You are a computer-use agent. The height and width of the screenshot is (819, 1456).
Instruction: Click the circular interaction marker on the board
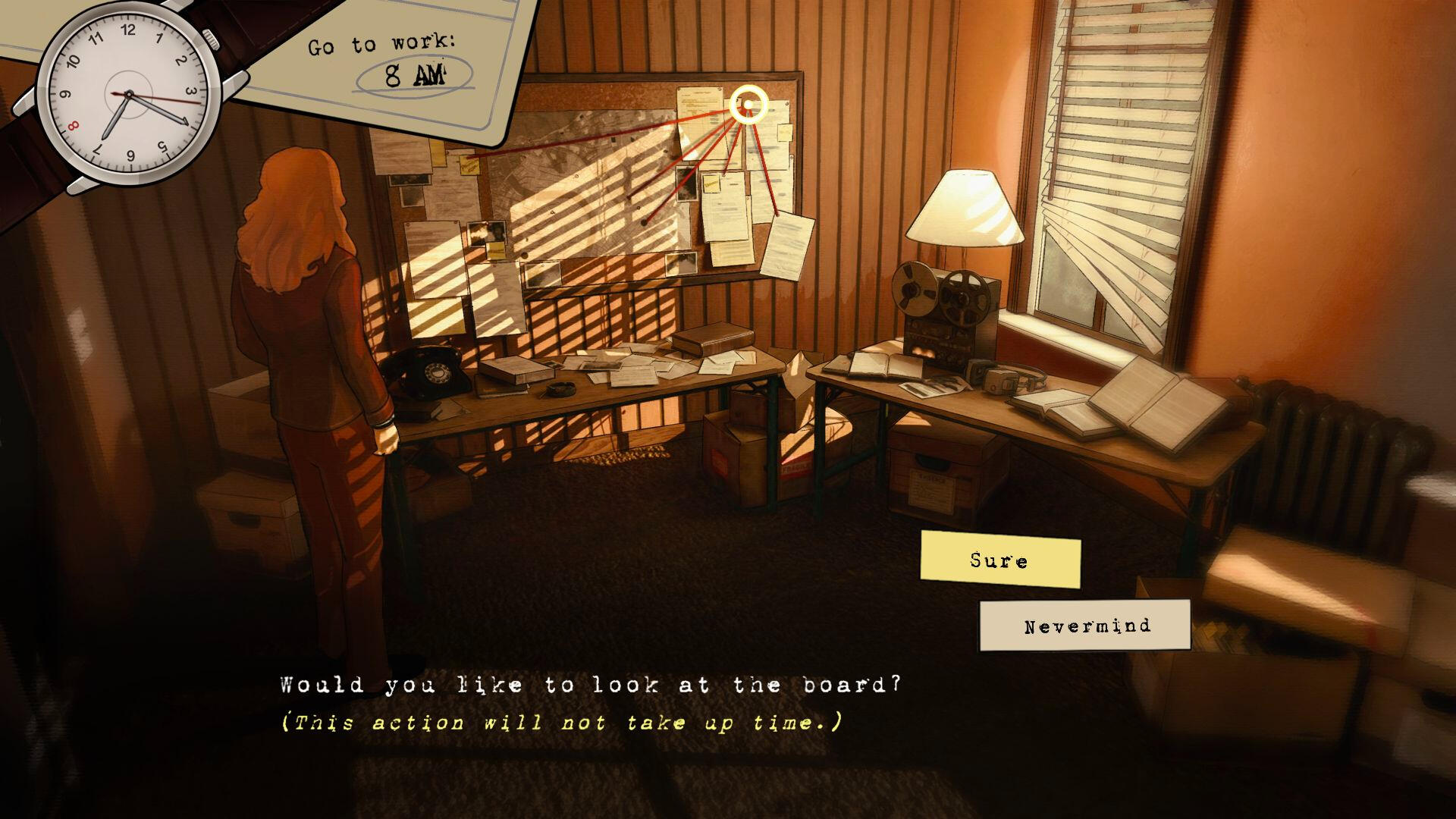coord(749,105)
